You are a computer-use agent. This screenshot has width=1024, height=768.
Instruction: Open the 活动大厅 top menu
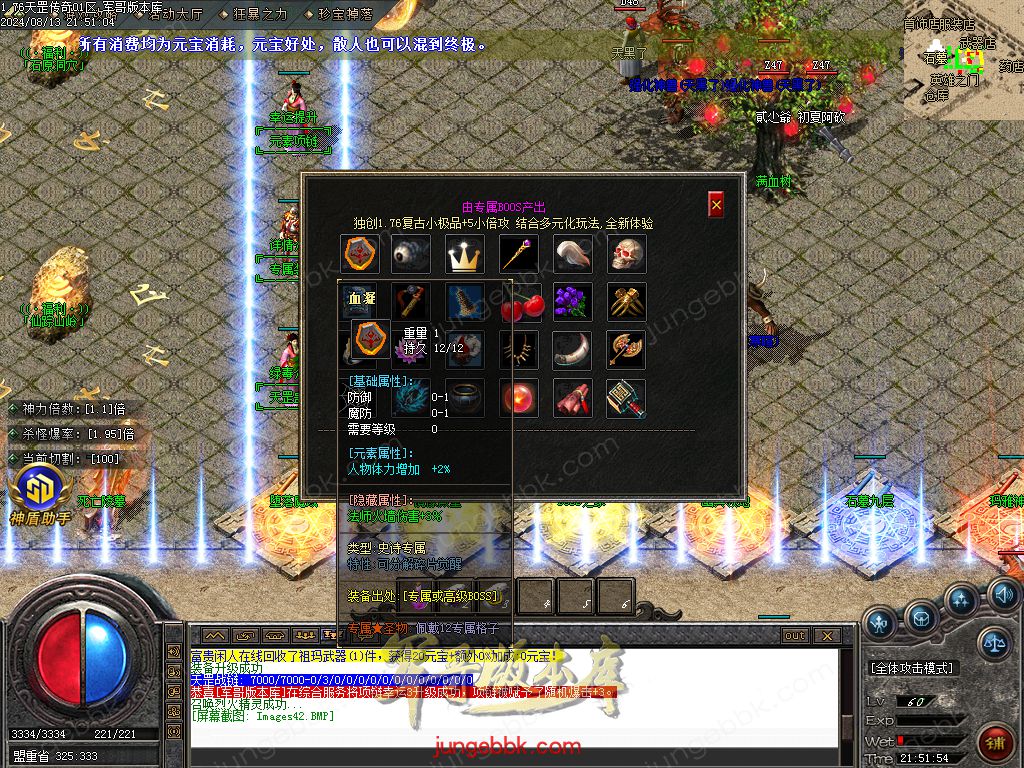(x=174, y=14)
